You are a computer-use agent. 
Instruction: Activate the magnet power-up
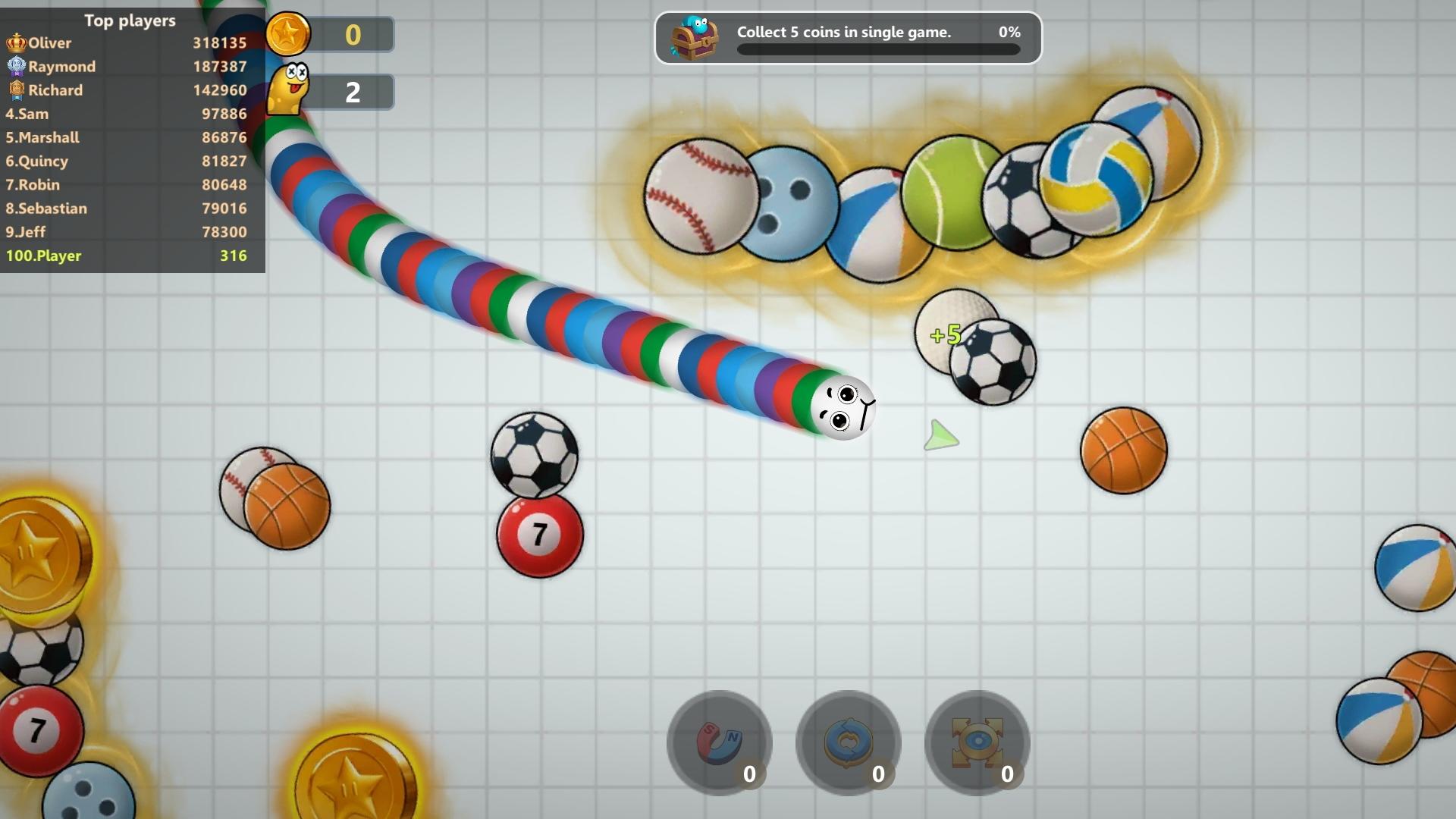(717, 745)
